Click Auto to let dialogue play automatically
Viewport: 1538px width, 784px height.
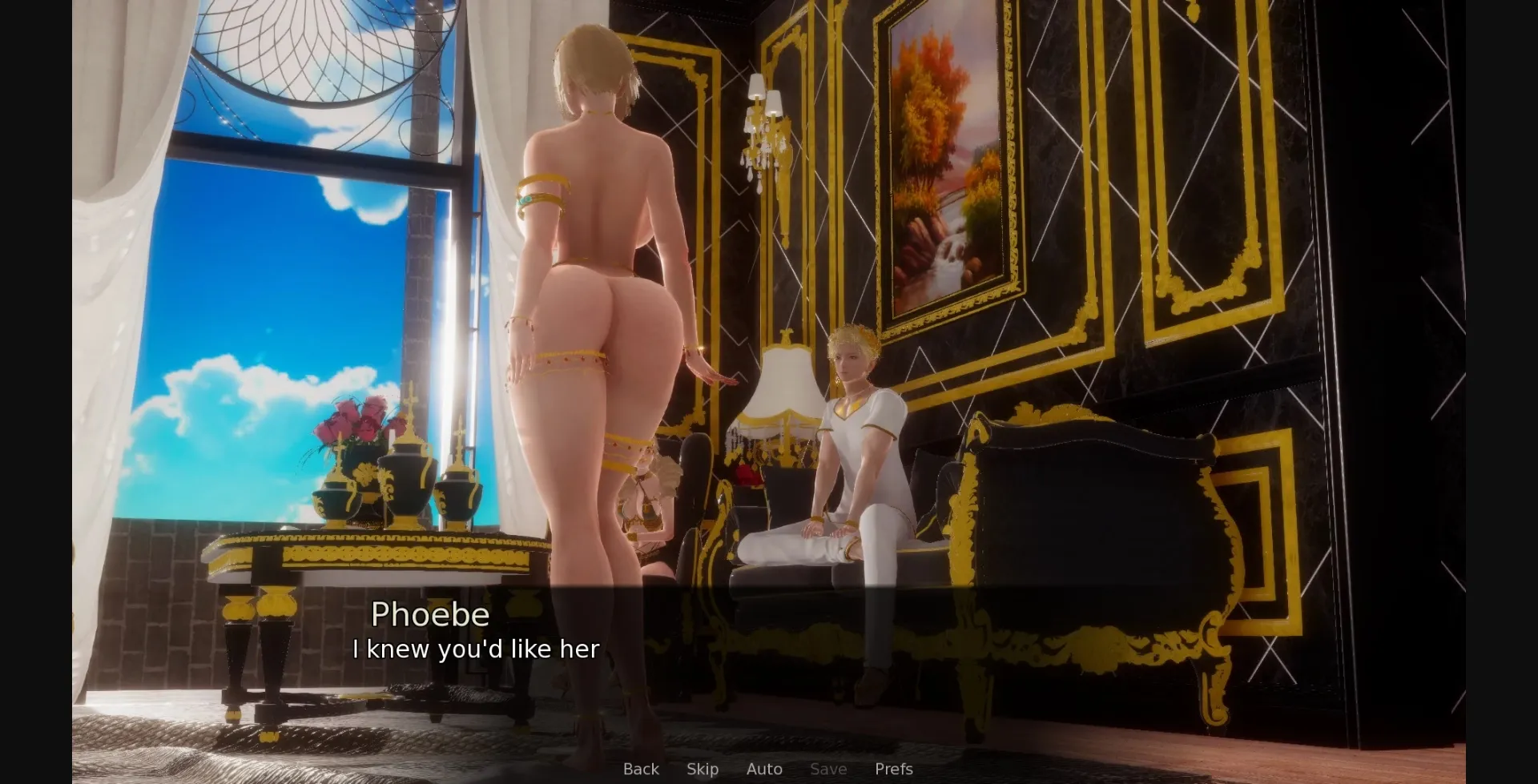click(763, 769)
